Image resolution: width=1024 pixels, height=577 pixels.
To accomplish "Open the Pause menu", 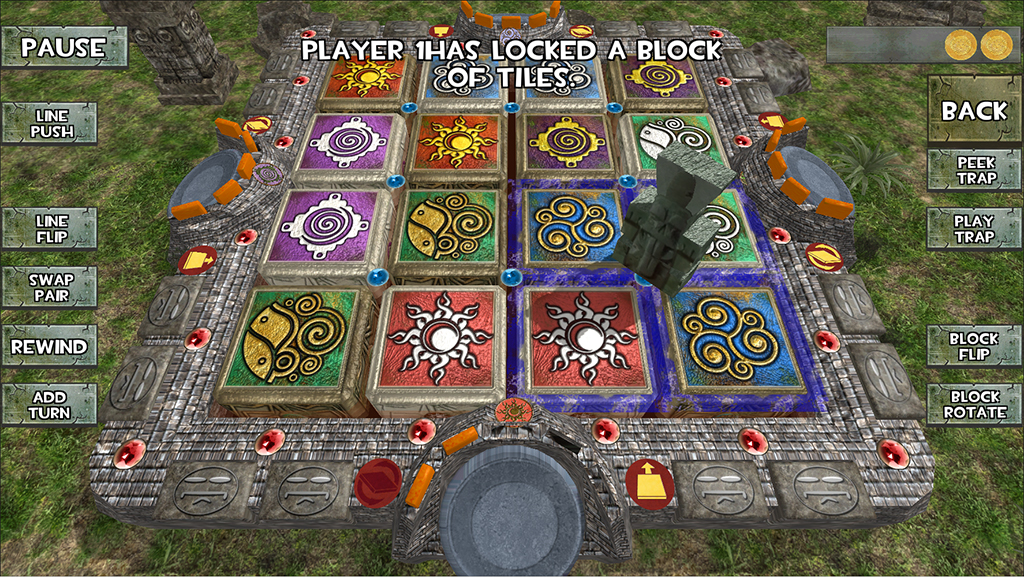I will (x=64, y=47).
